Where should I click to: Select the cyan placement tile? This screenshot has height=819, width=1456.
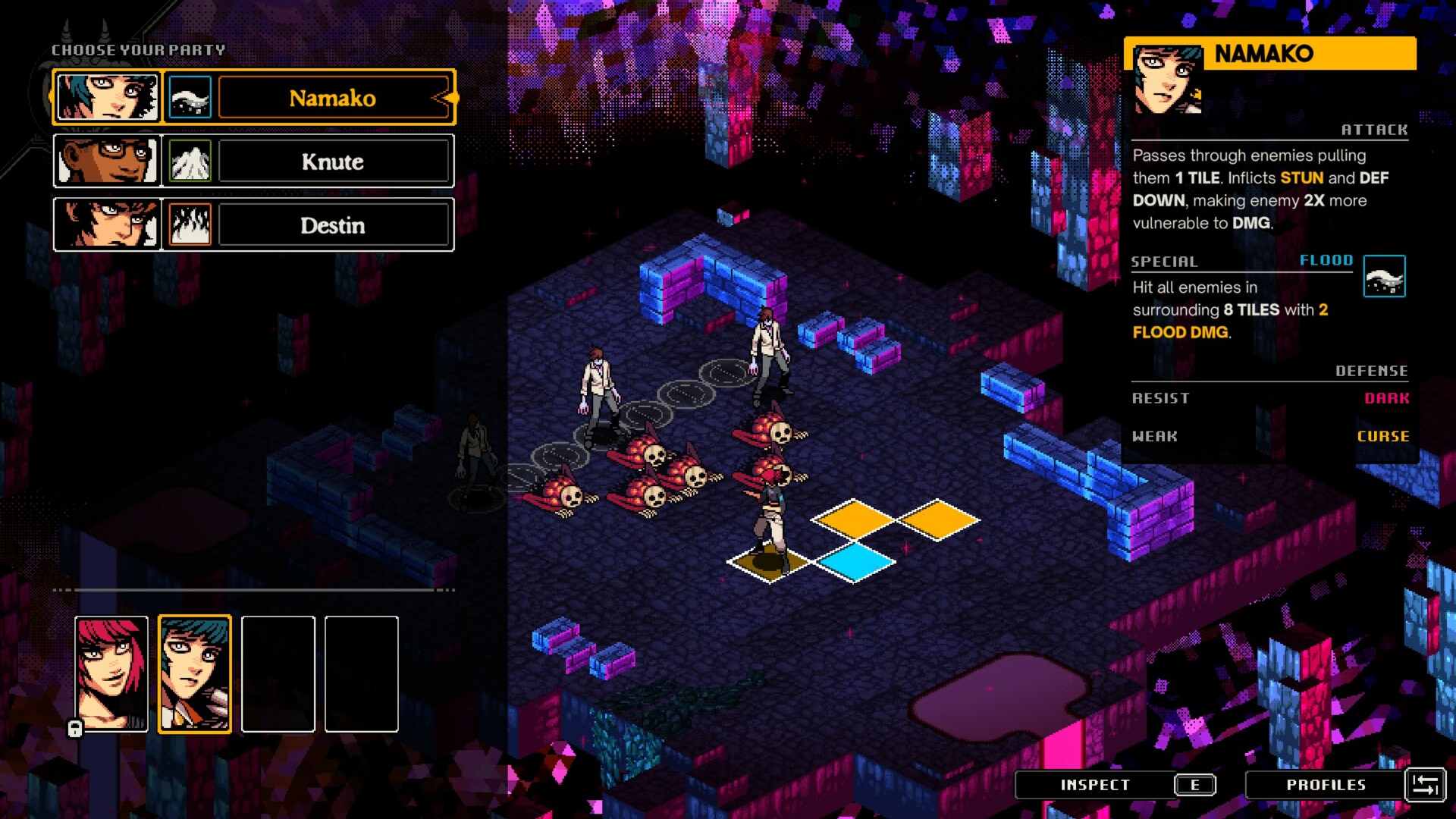[855, 562]
